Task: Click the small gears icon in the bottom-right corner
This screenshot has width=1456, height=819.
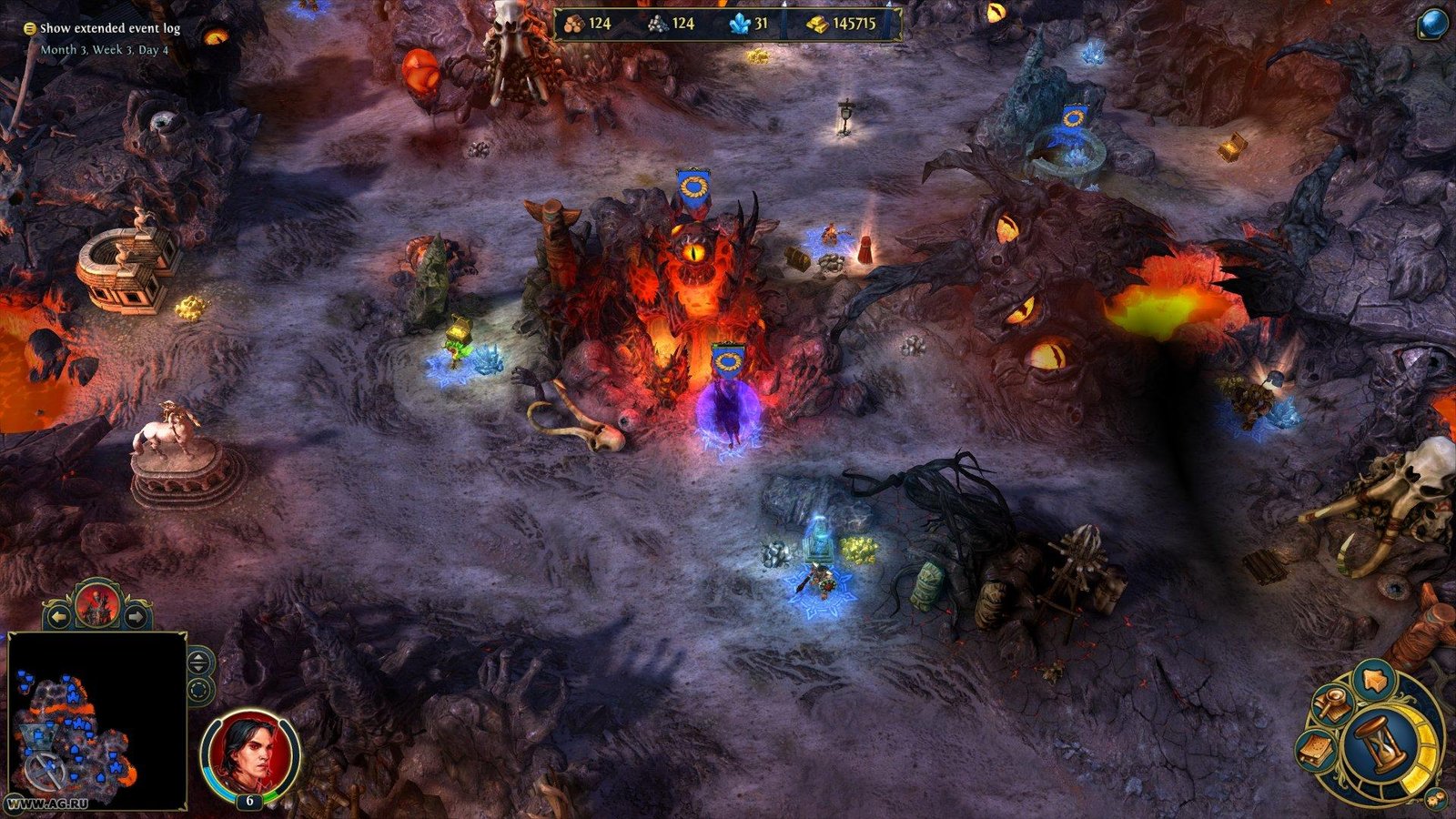Action: pos(1435,798)
